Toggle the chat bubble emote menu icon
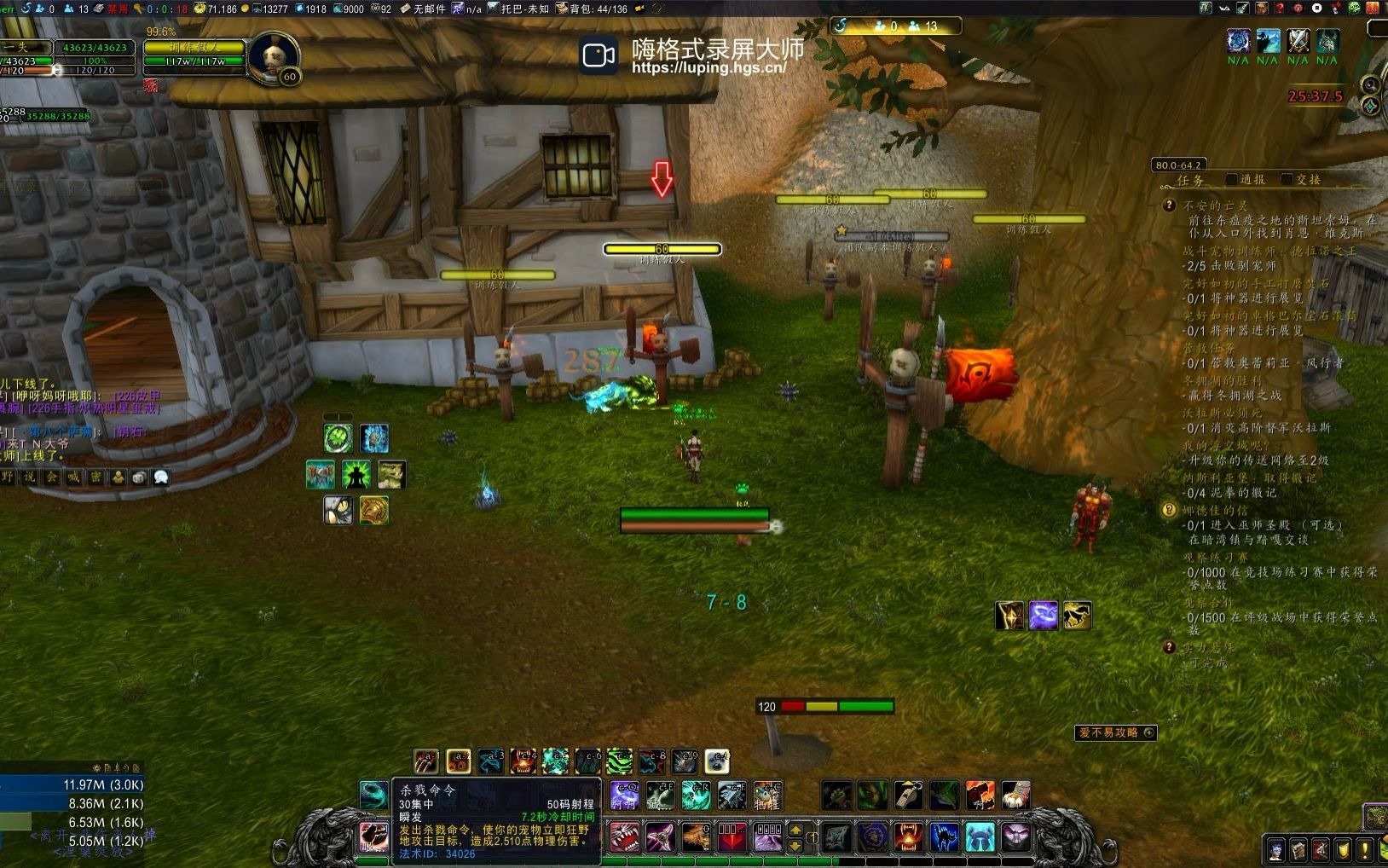This screenshot has height=868, width=1388. coord(160,477)
